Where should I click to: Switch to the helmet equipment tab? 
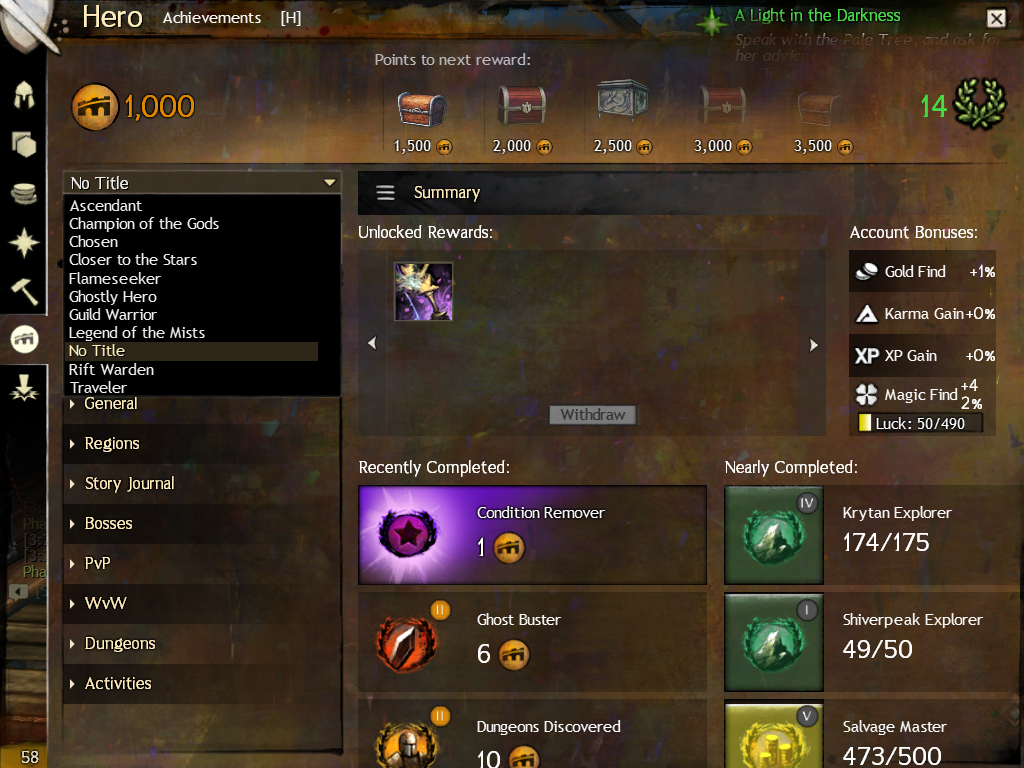tap(24, 96)
